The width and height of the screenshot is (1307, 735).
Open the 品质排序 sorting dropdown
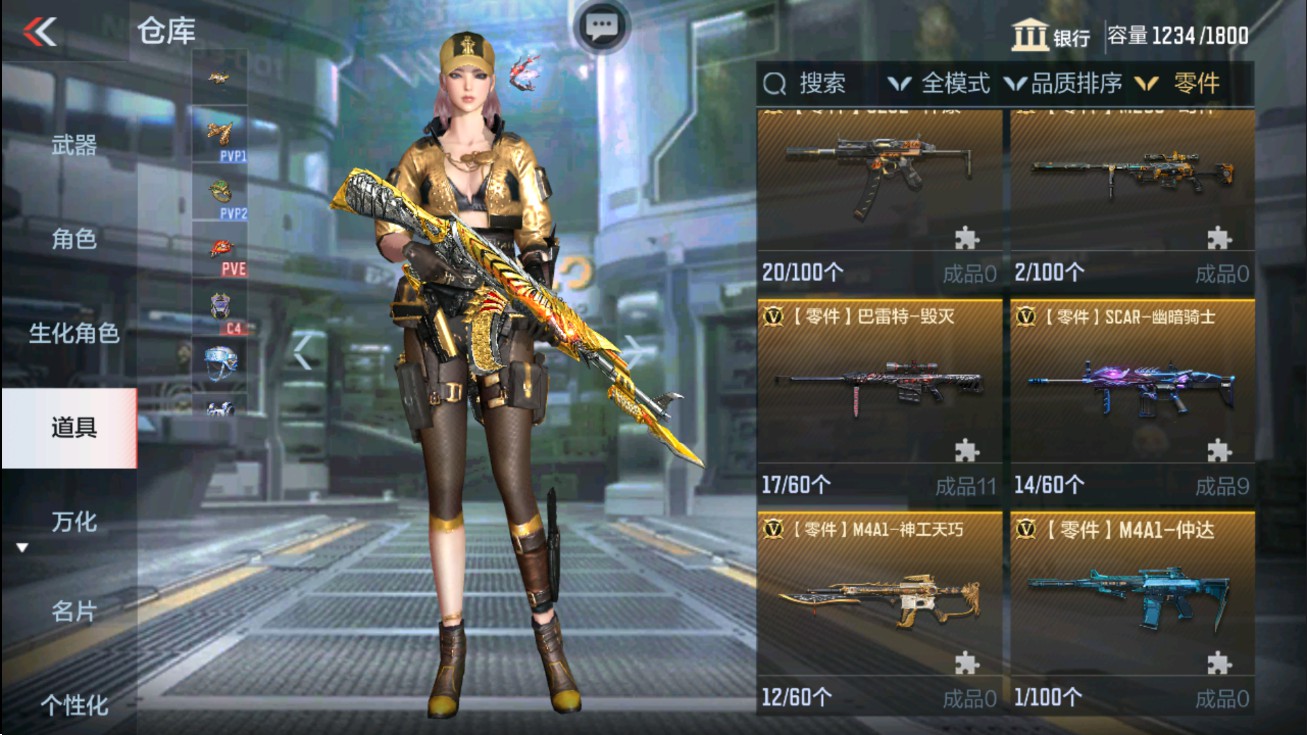point(1076,83)
